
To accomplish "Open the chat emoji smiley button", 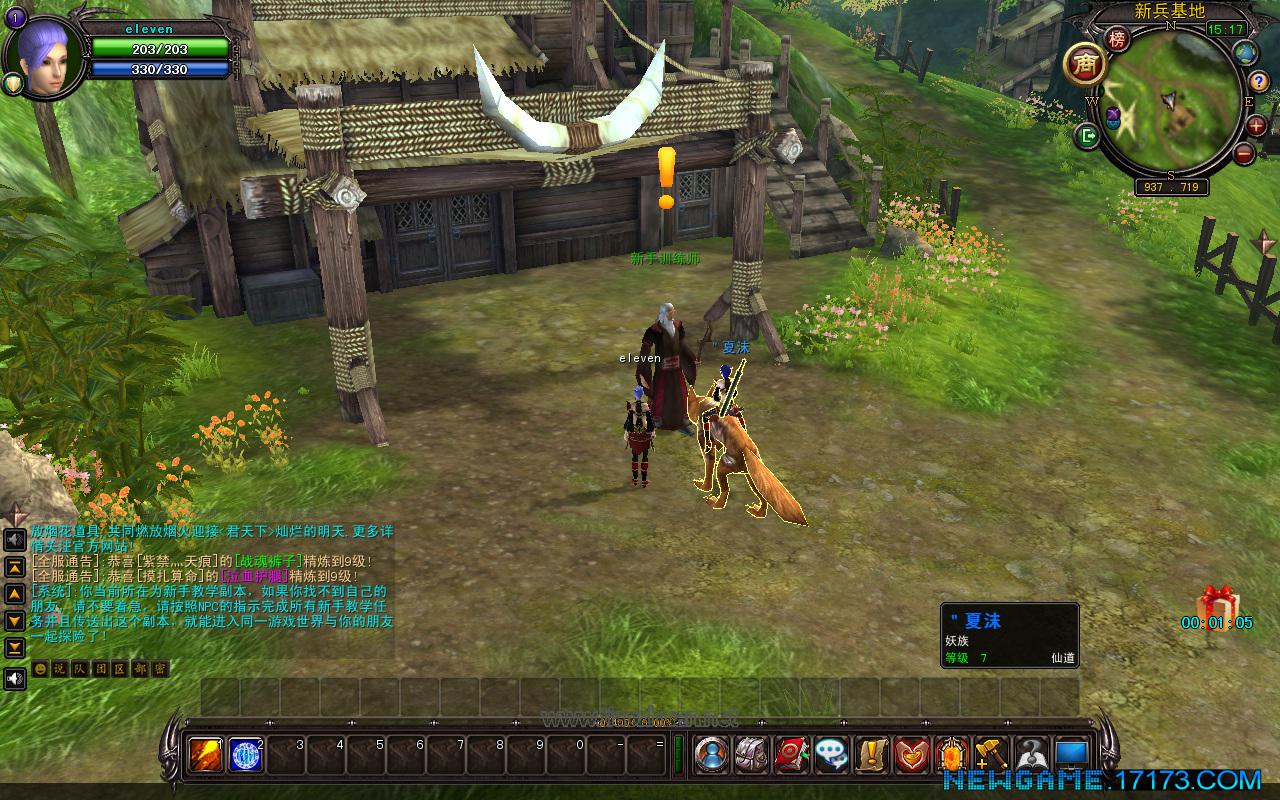I will (x=40, y=668).
